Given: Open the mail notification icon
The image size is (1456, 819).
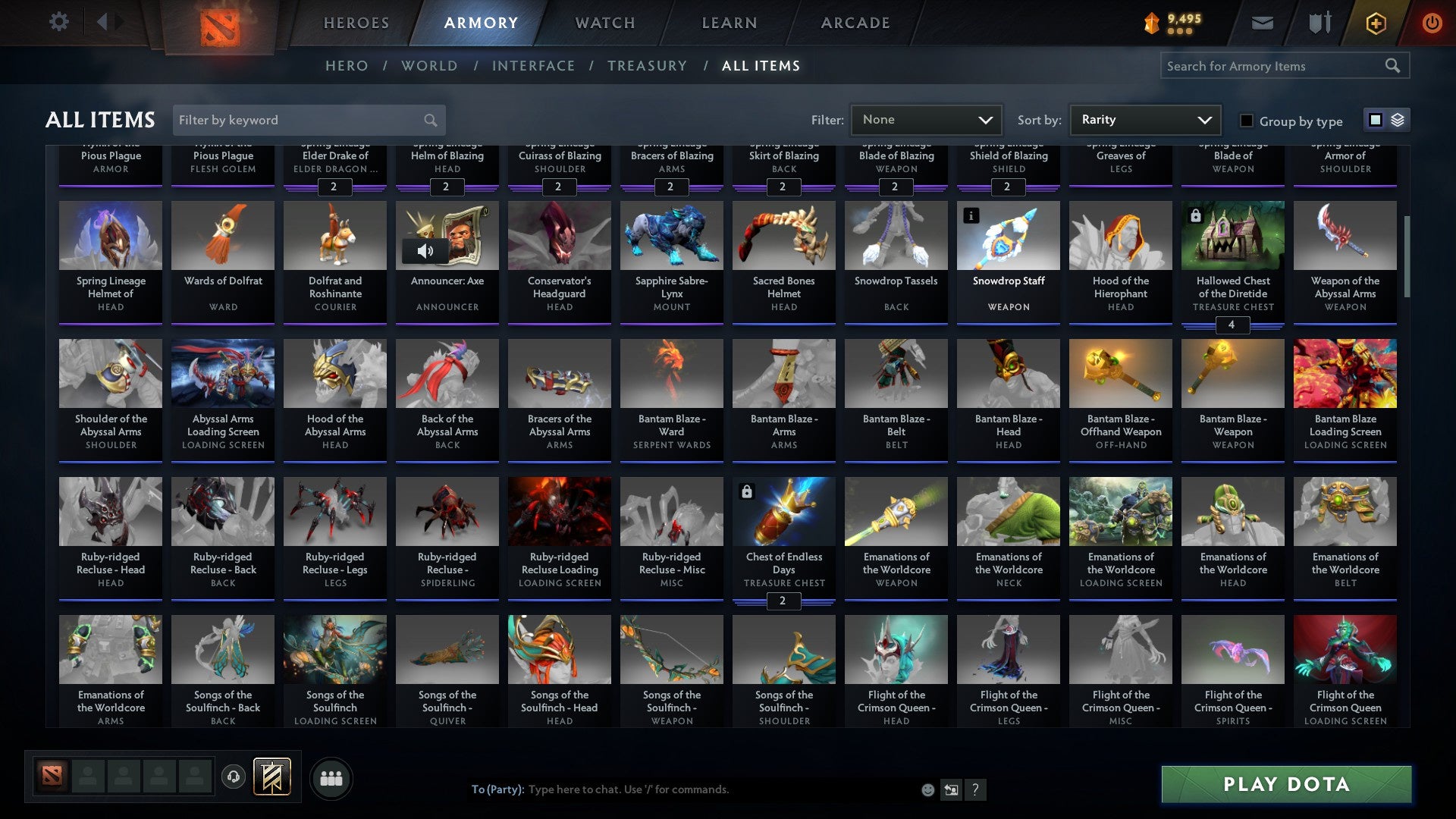Looking at the screenshot, I should (1261, 23).
